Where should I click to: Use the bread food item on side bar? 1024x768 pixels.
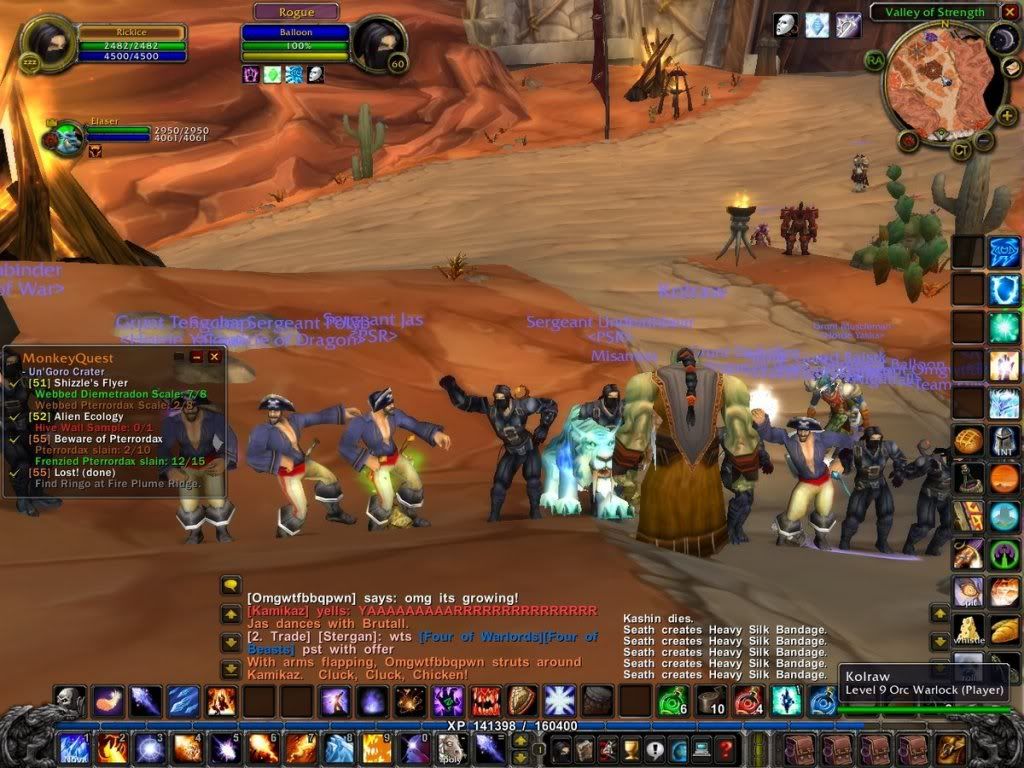(1004, 629)
